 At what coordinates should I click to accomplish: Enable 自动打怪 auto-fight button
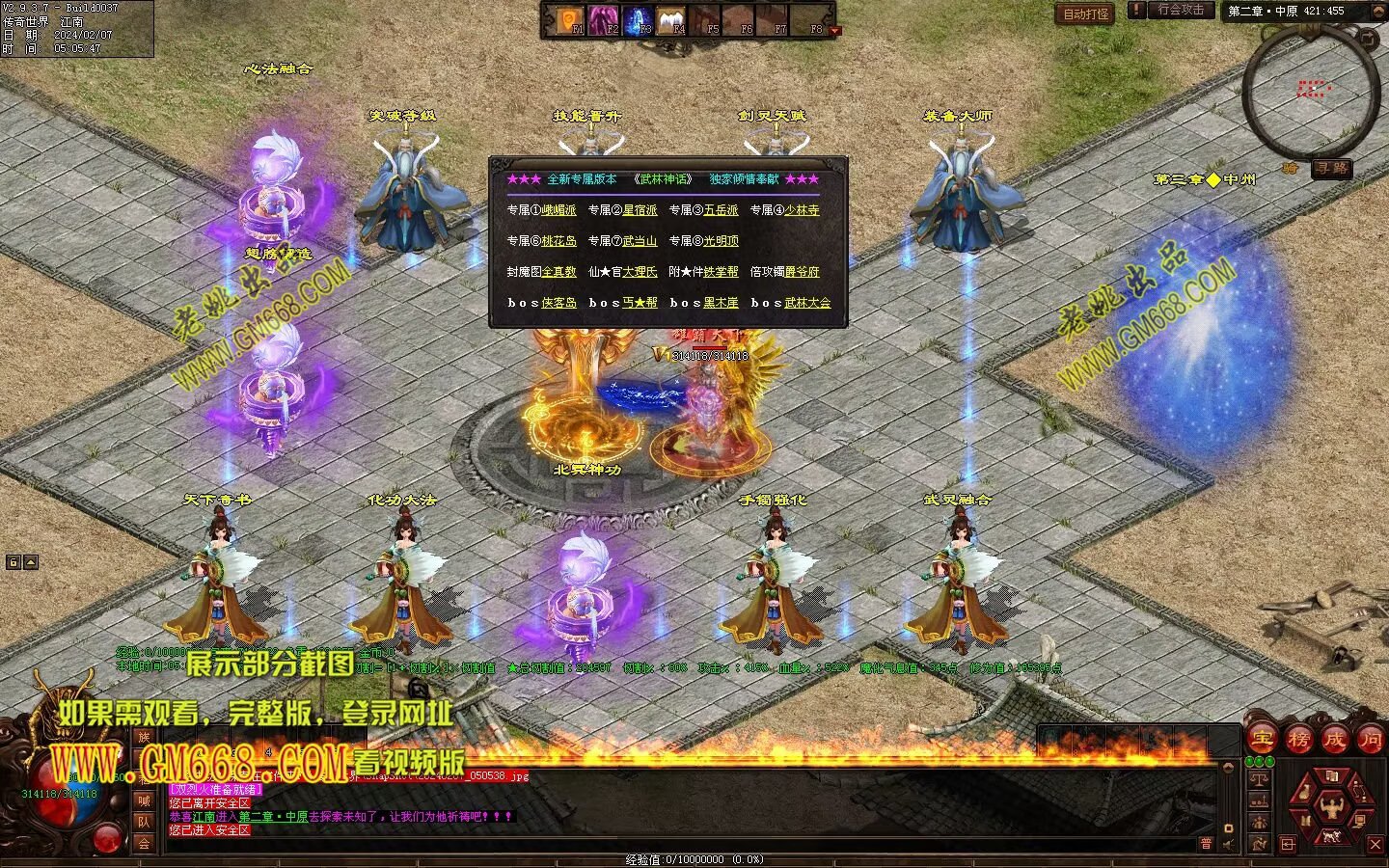tap(1086, 14)
